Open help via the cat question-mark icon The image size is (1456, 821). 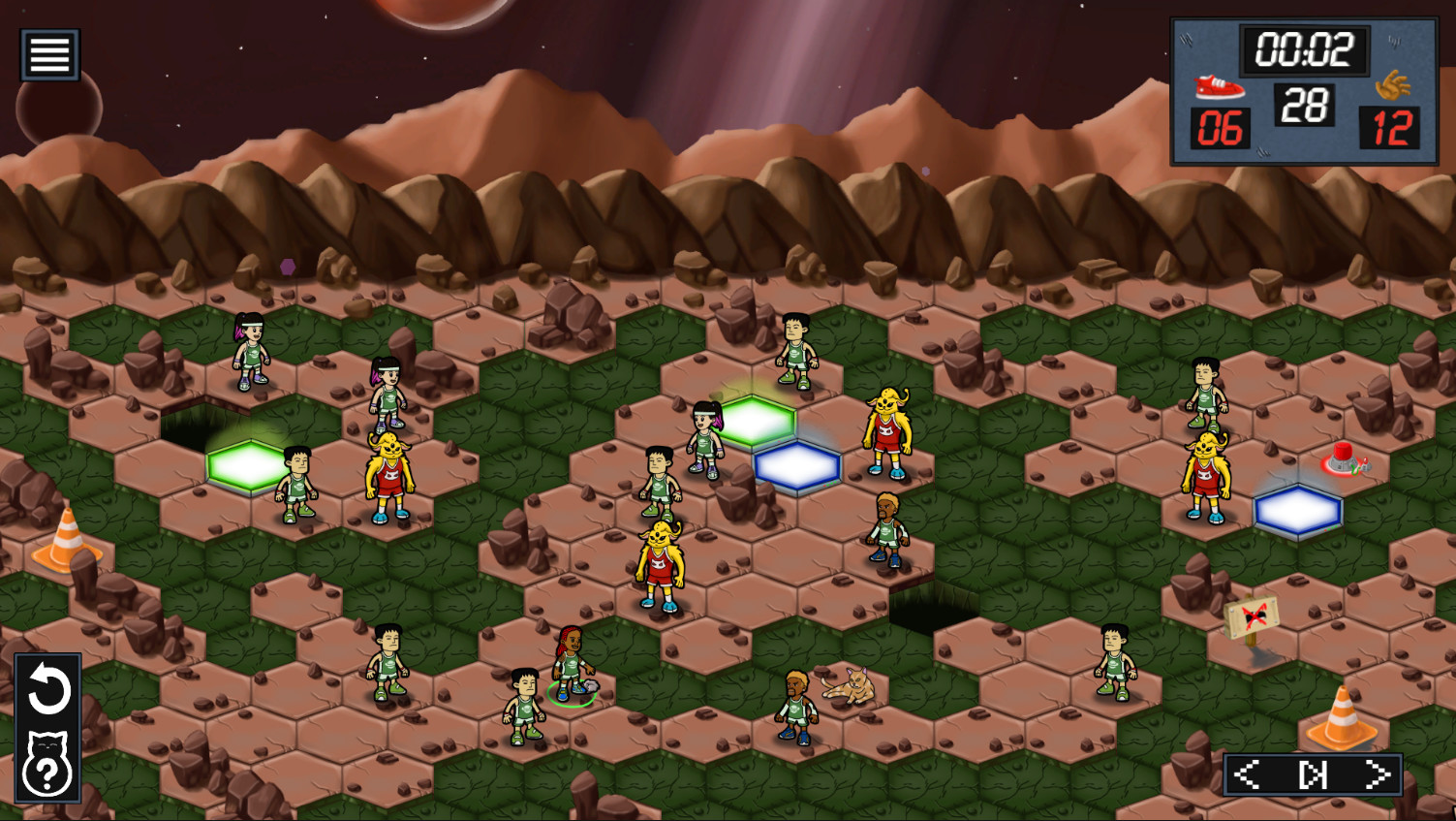[47, 763]
